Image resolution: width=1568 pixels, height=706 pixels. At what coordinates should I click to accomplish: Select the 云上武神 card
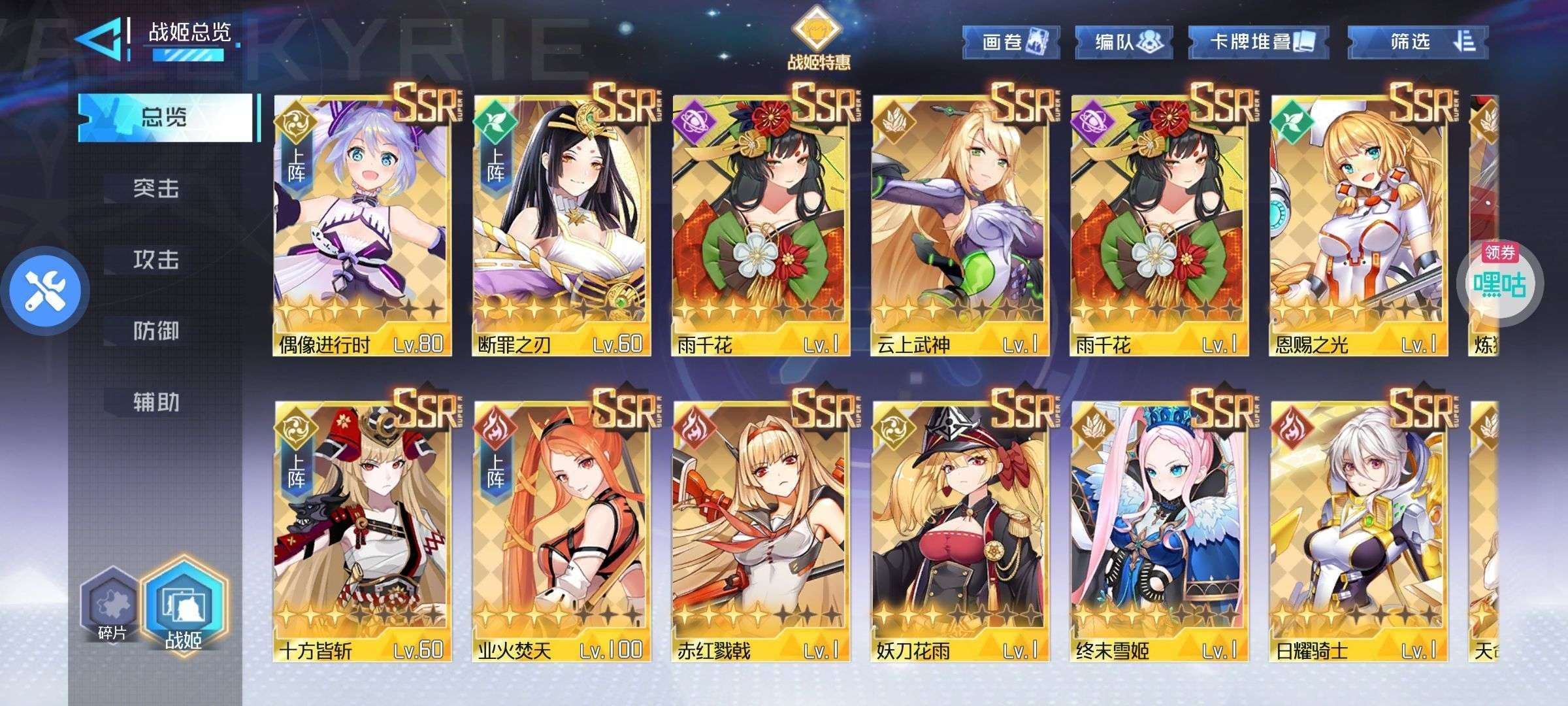click(959, 226)
